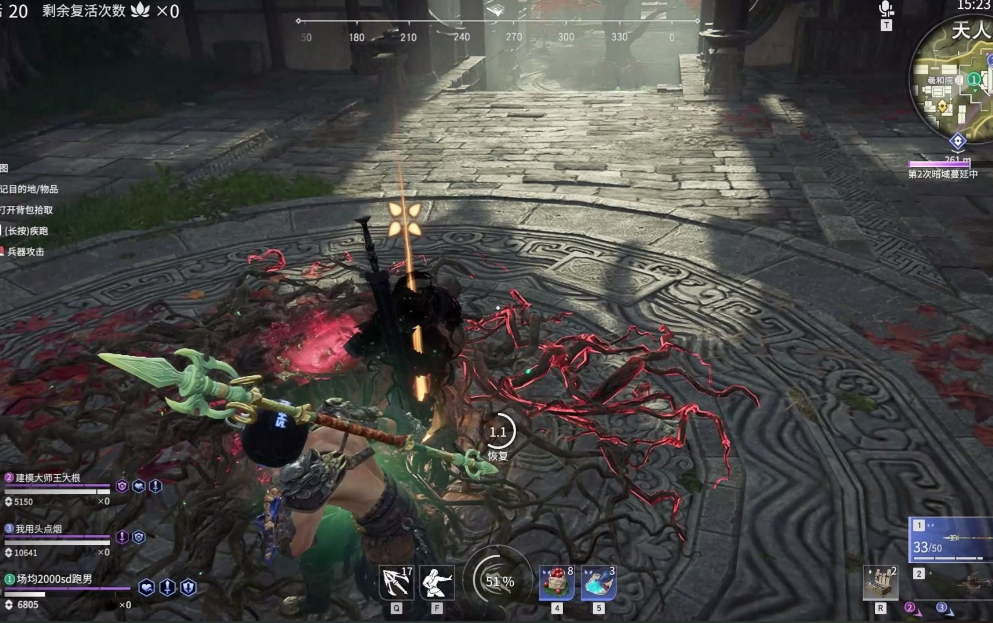This screenshot has height=623, width=993.
Task: Click the green number 1 minimap marker
Action: click(973, 79)
